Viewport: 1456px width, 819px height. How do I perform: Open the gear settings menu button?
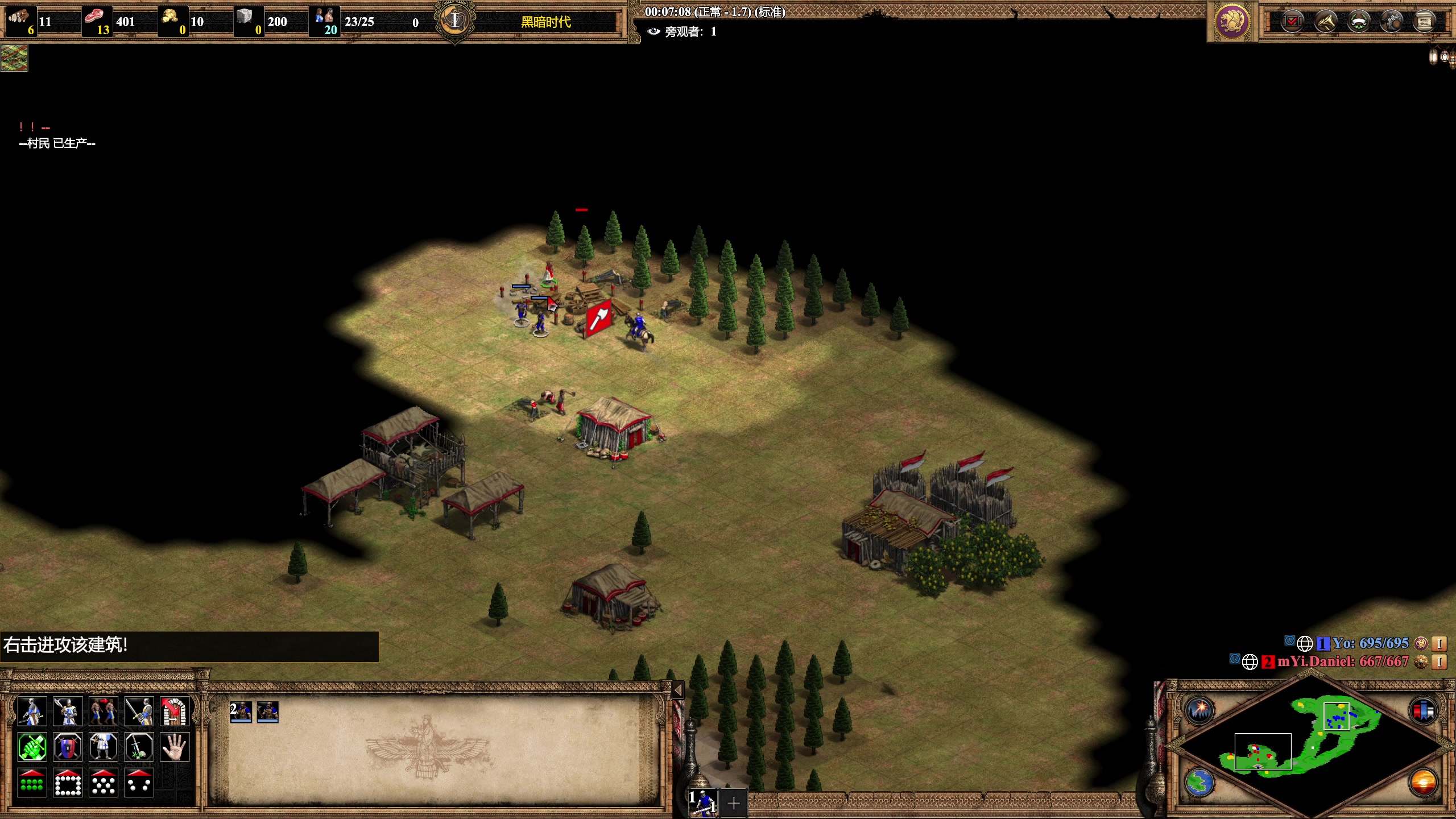click(1392, 22)
